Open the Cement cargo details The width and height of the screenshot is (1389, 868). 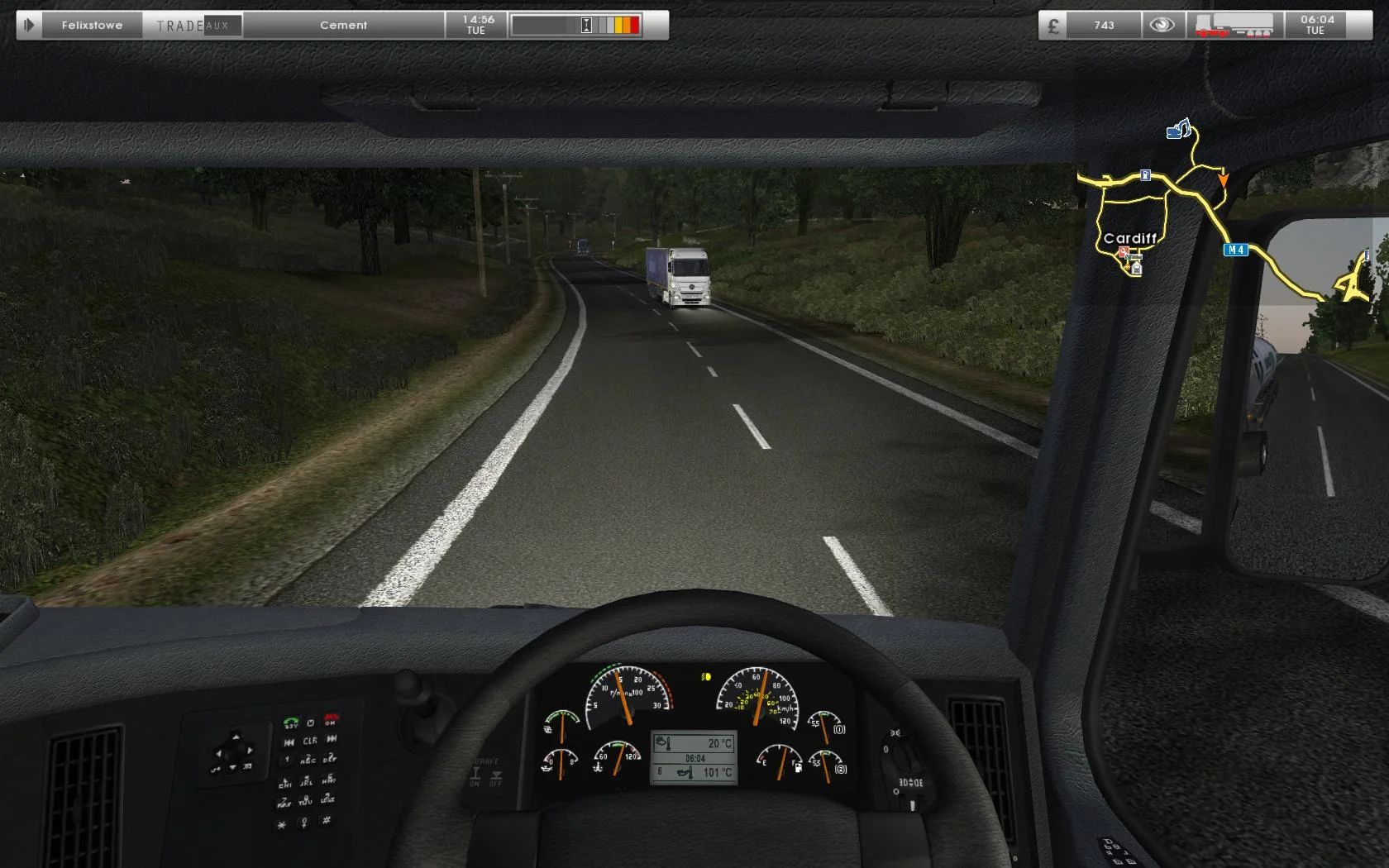pos(342,26)
